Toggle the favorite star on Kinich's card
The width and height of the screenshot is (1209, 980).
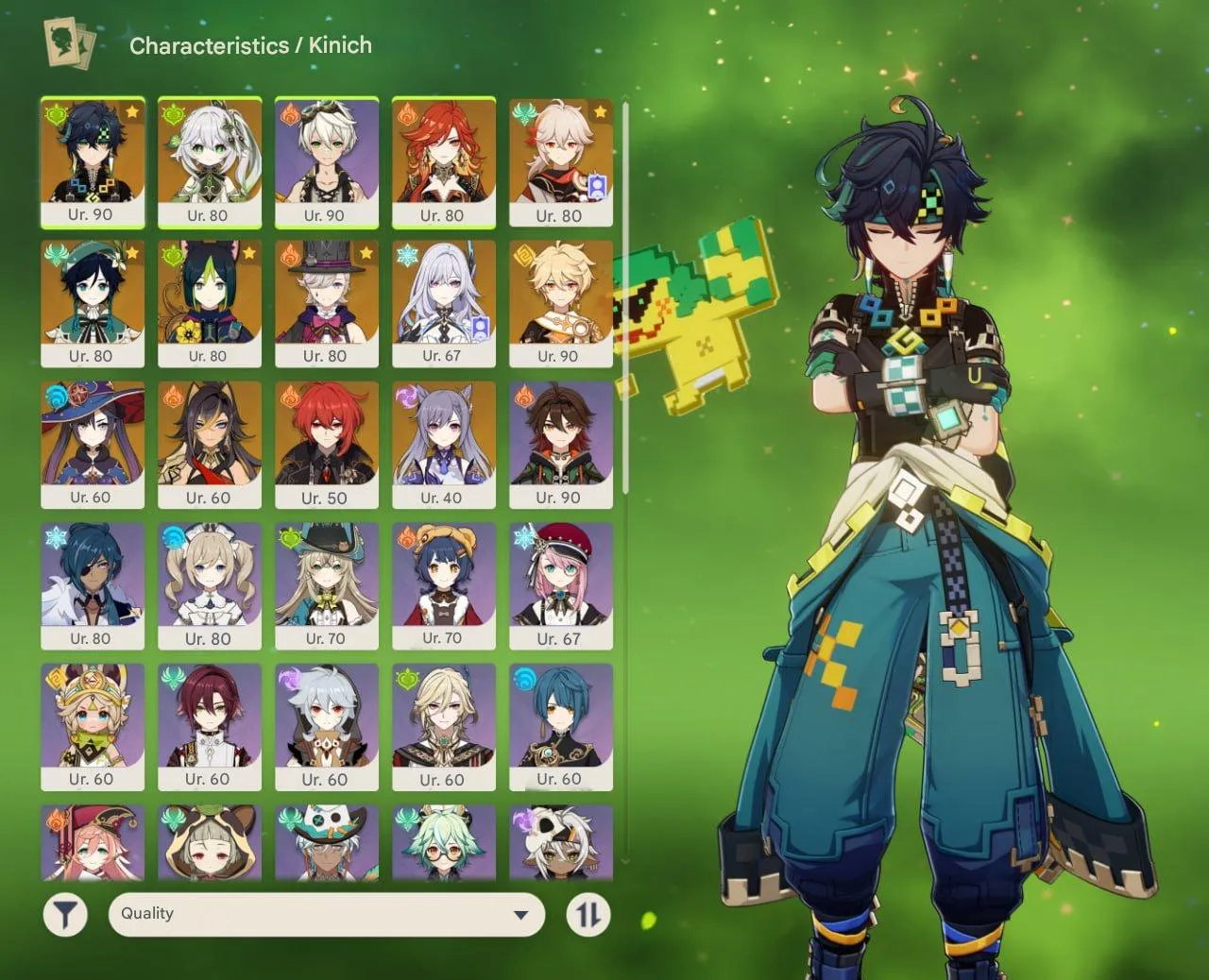(x=132, y=113)
